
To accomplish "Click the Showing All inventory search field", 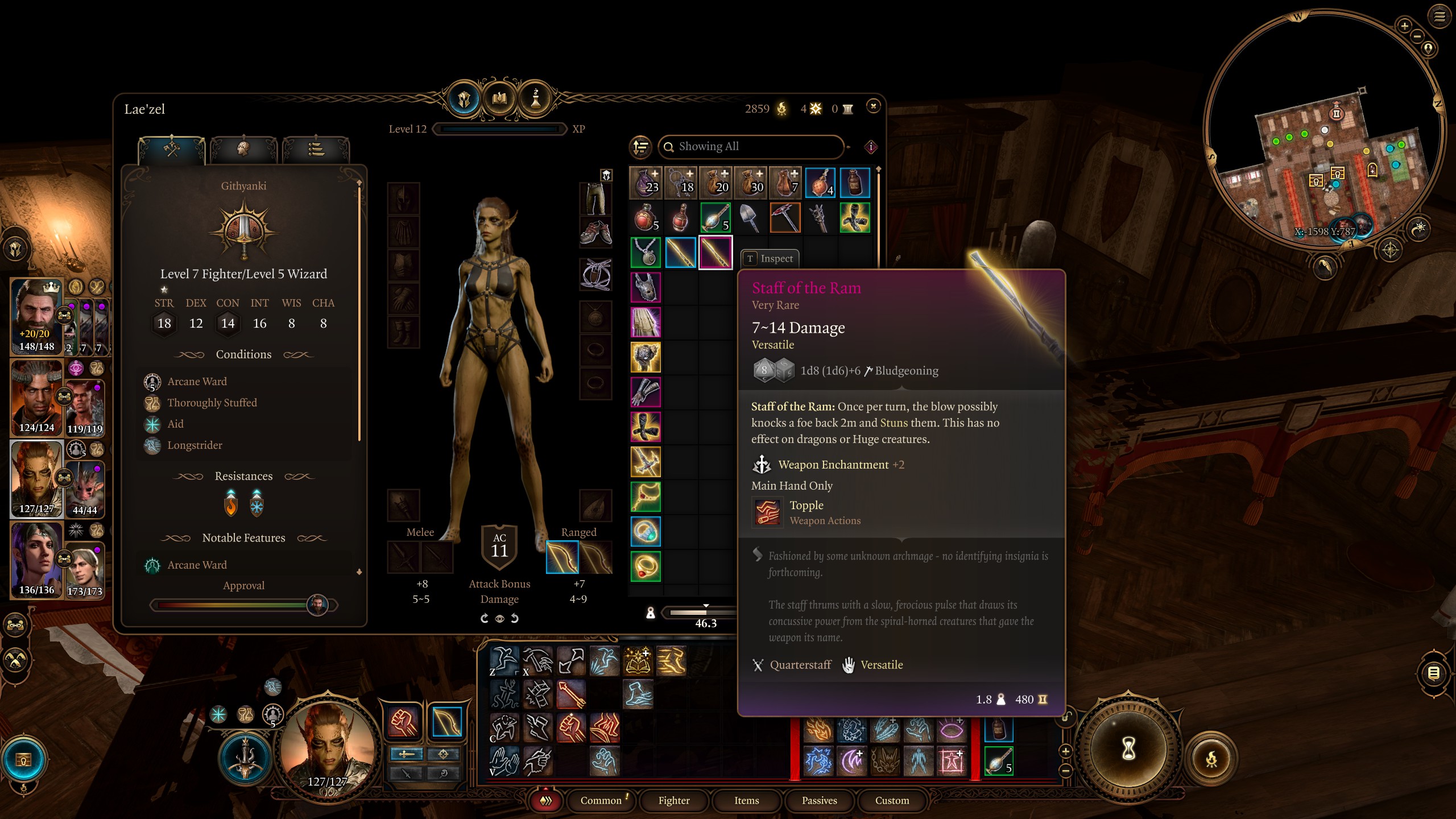I will 751,147.
